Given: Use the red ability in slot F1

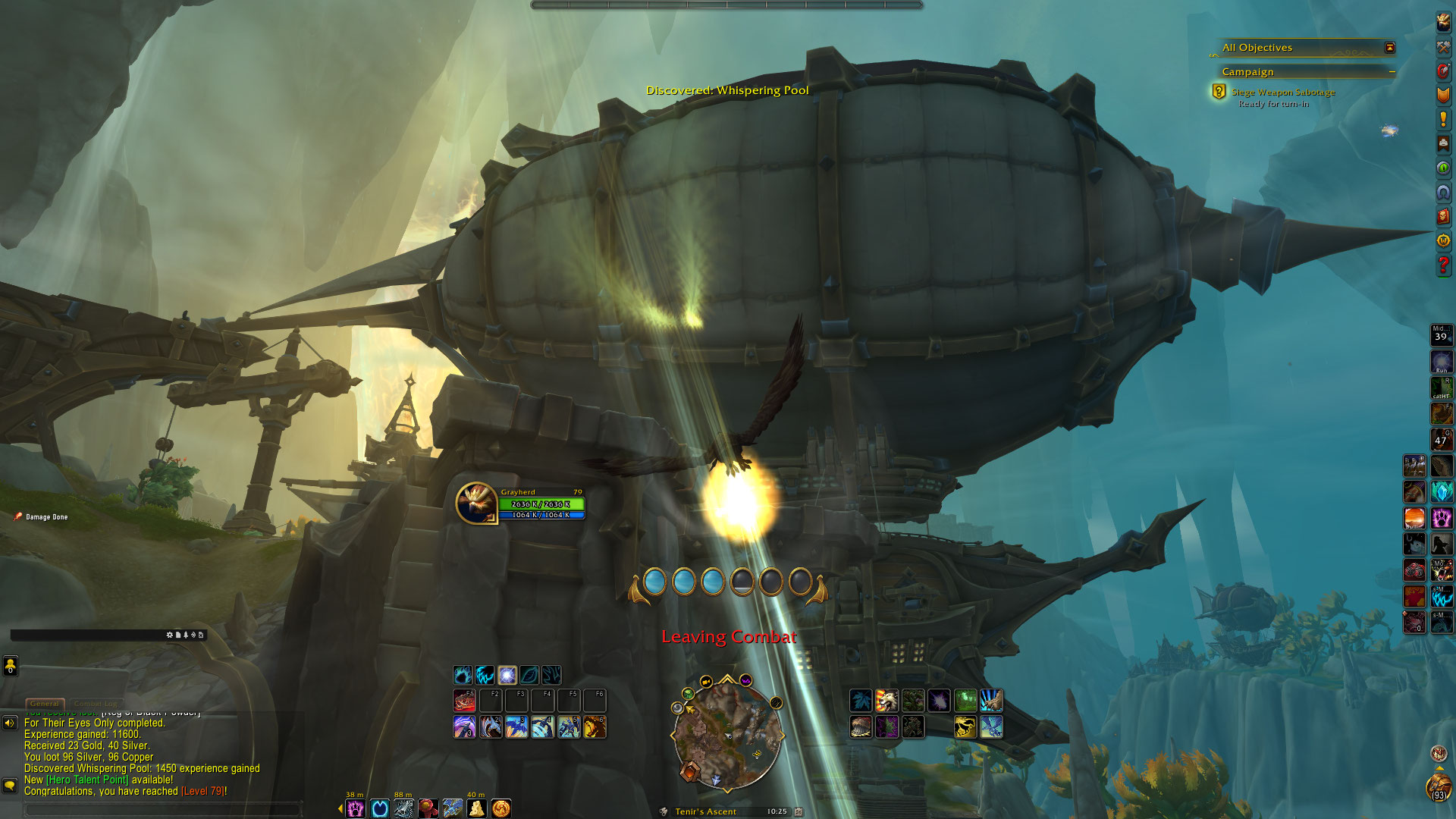Looking at the screenshot, I should pos(464,701).
